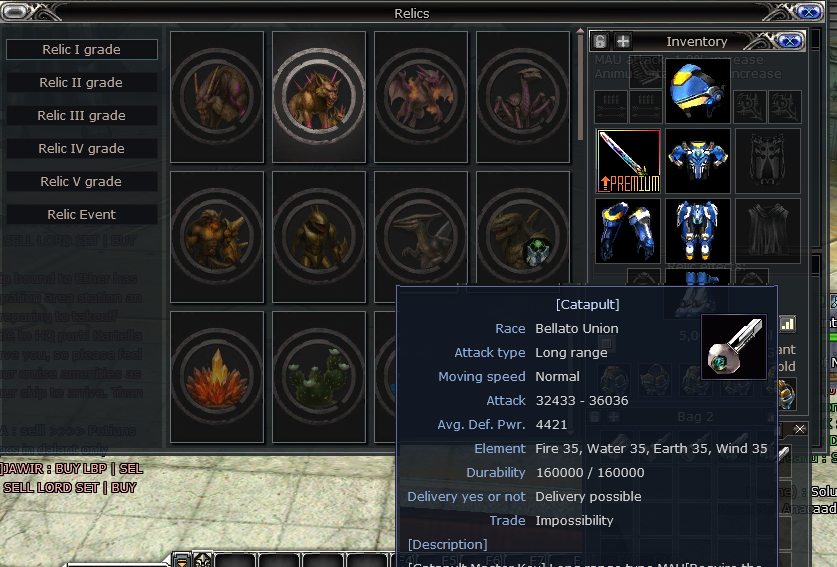
Task: Click the Inventory plus button
Action: click(622, 41)
